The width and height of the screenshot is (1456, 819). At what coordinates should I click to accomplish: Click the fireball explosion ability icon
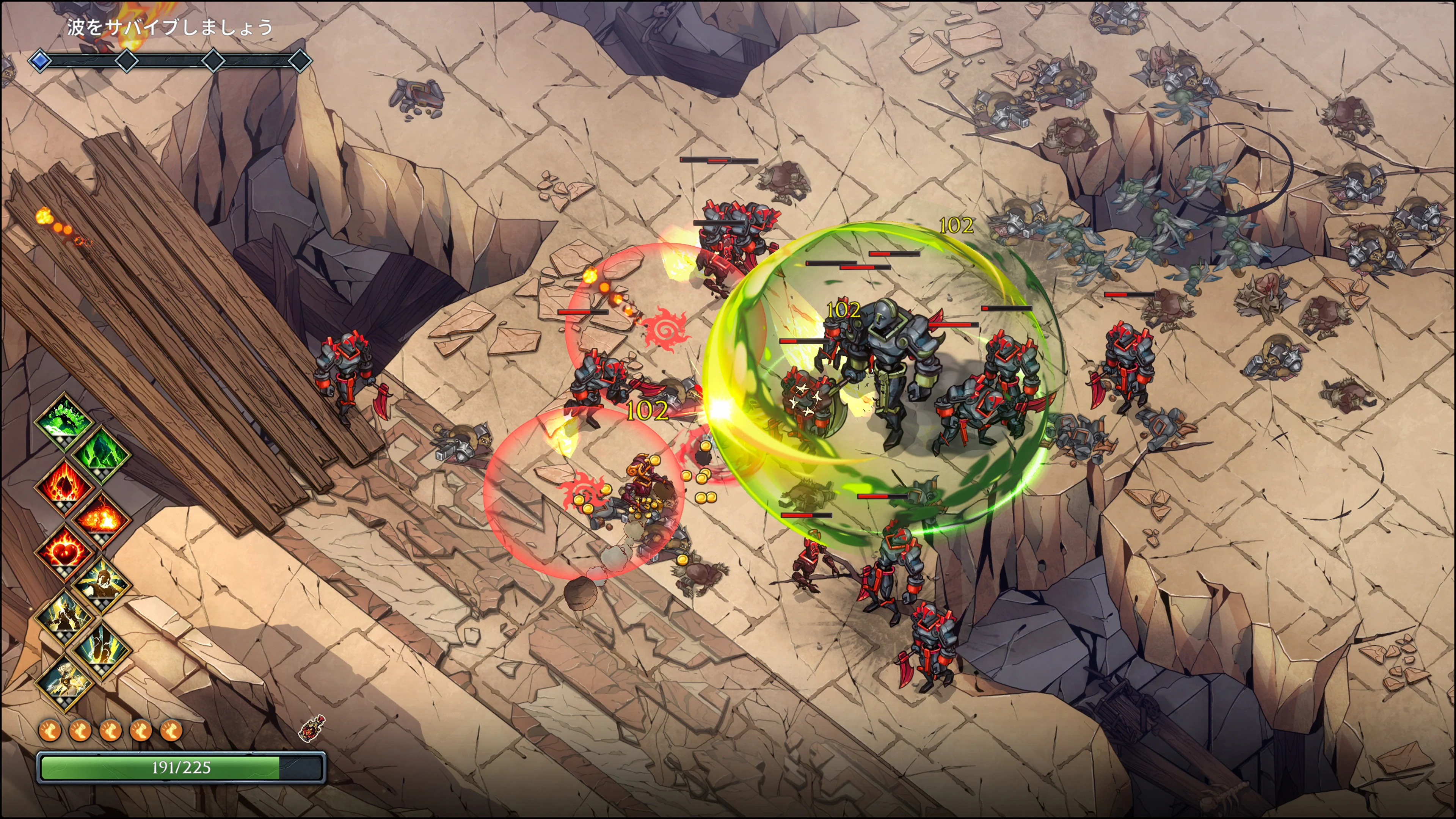coord(101,518)
